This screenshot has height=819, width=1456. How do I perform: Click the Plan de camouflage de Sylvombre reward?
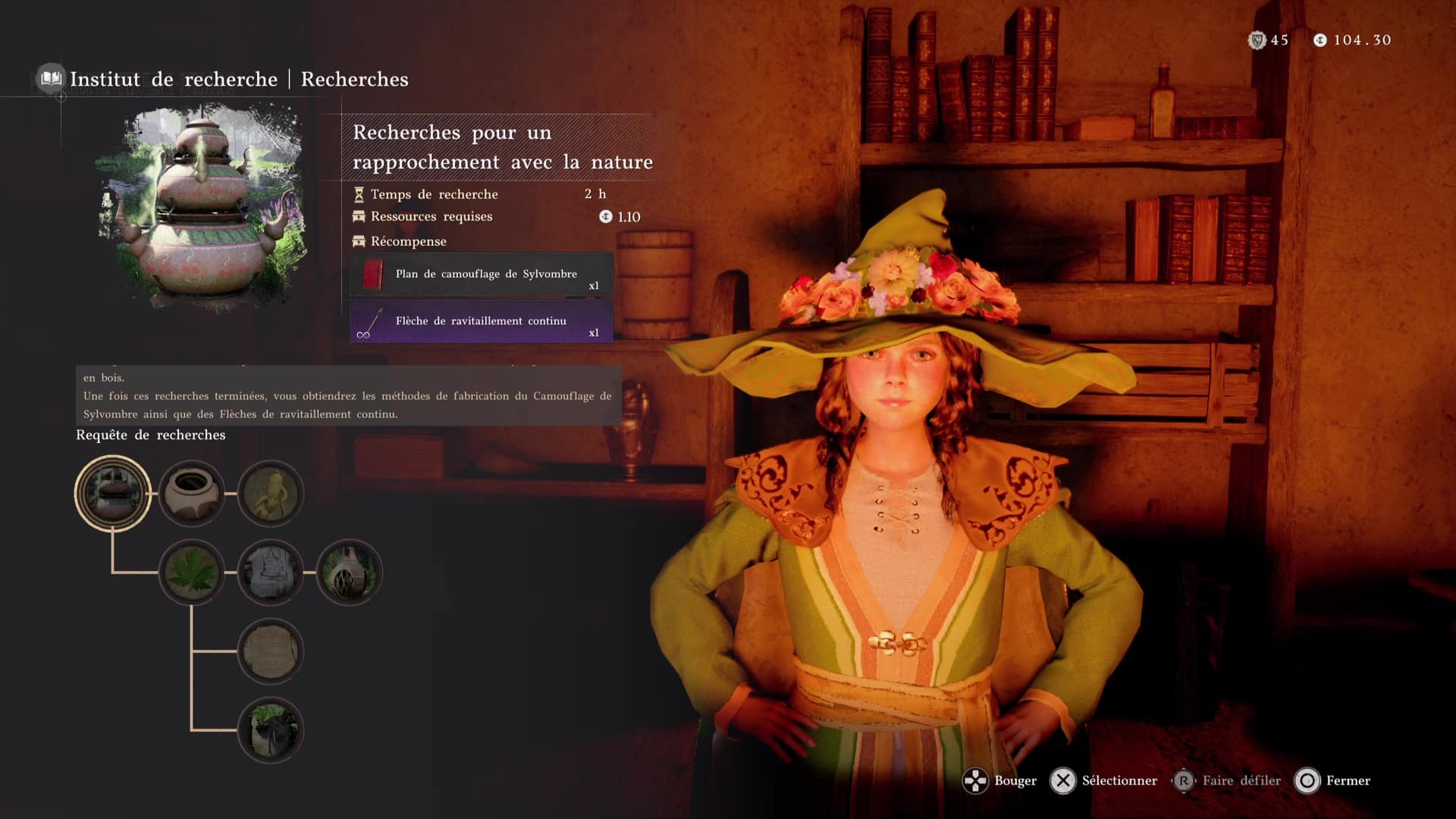click(482, 275)
